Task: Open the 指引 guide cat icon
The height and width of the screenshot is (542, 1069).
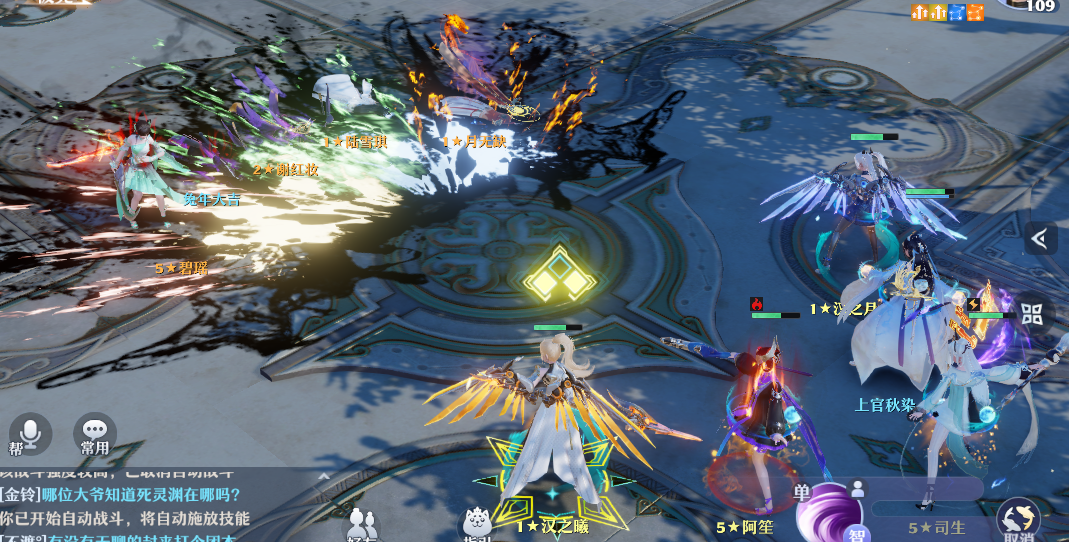Action: coord(477,525)
